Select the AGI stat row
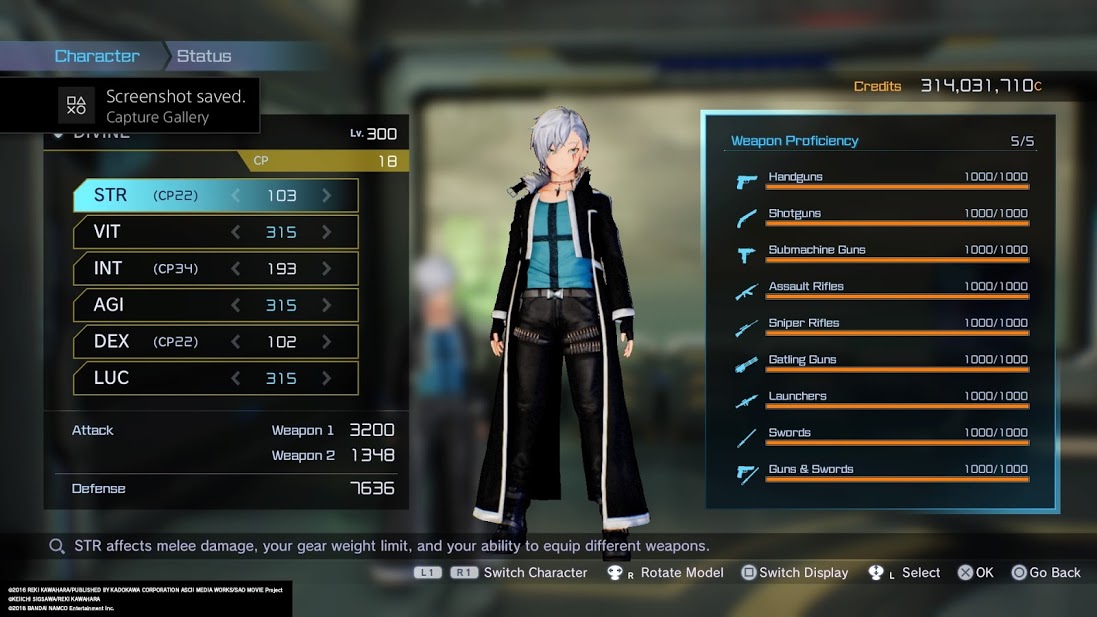Viewport: 1097px width, 617px height. (215, 305)
